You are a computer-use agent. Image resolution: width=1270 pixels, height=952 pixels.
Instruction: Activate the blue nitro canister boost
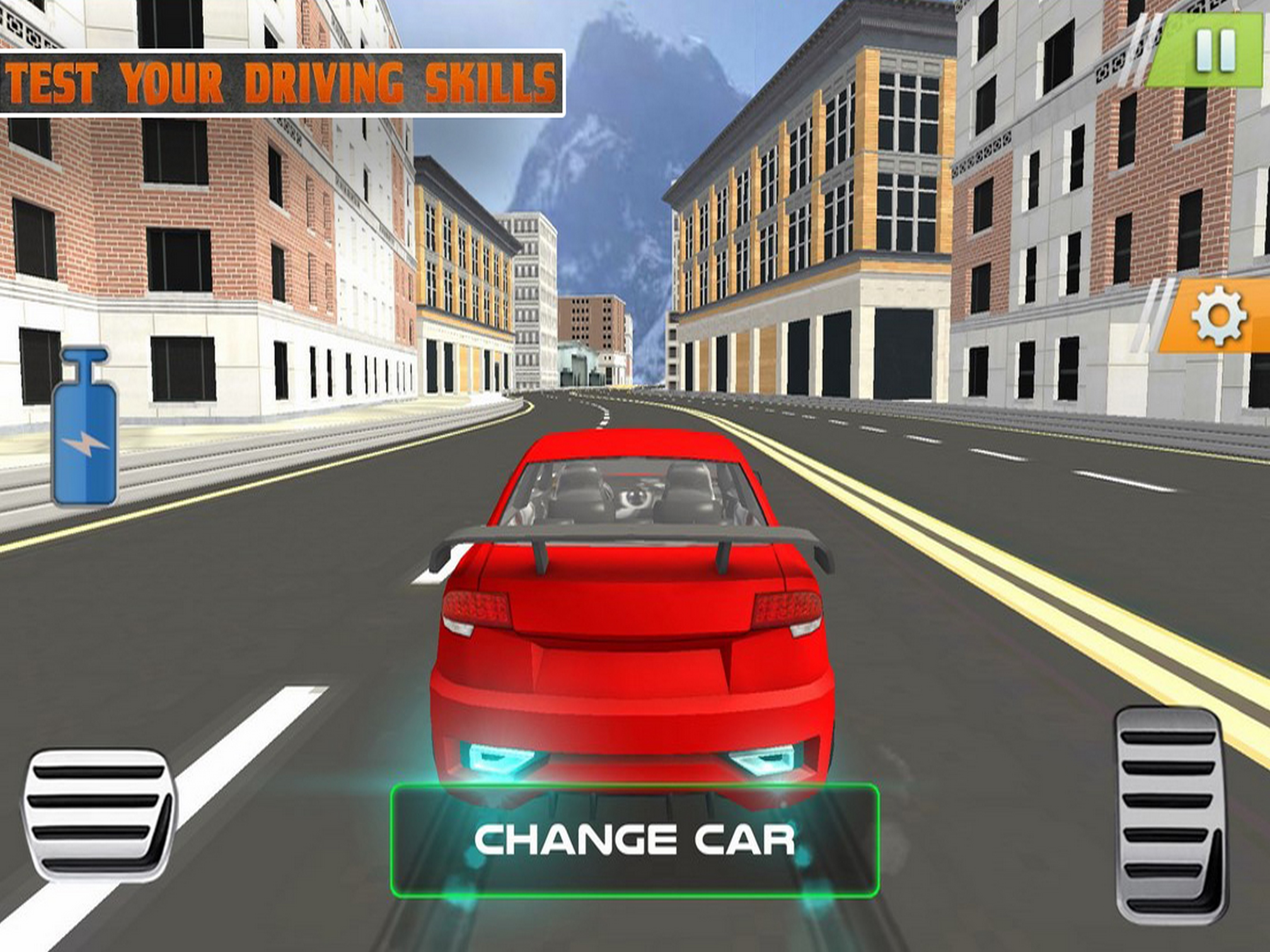pyautogui.click(x=85, y=427)
